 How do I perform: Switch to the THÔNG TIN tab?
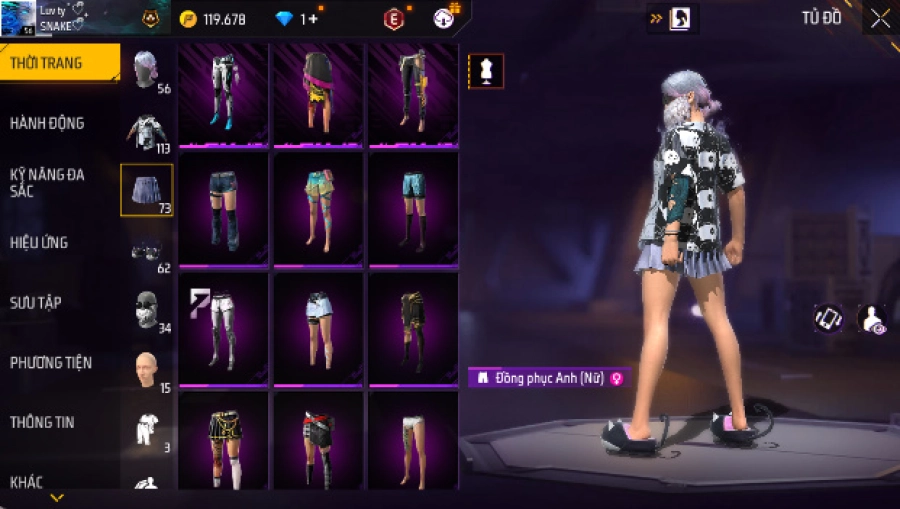coord(42,422)
